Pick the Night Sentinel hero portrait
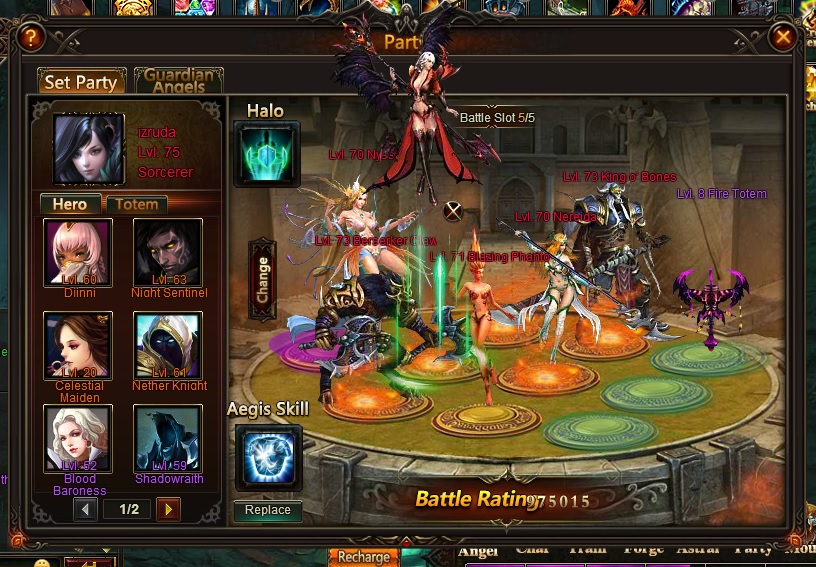 168,252
